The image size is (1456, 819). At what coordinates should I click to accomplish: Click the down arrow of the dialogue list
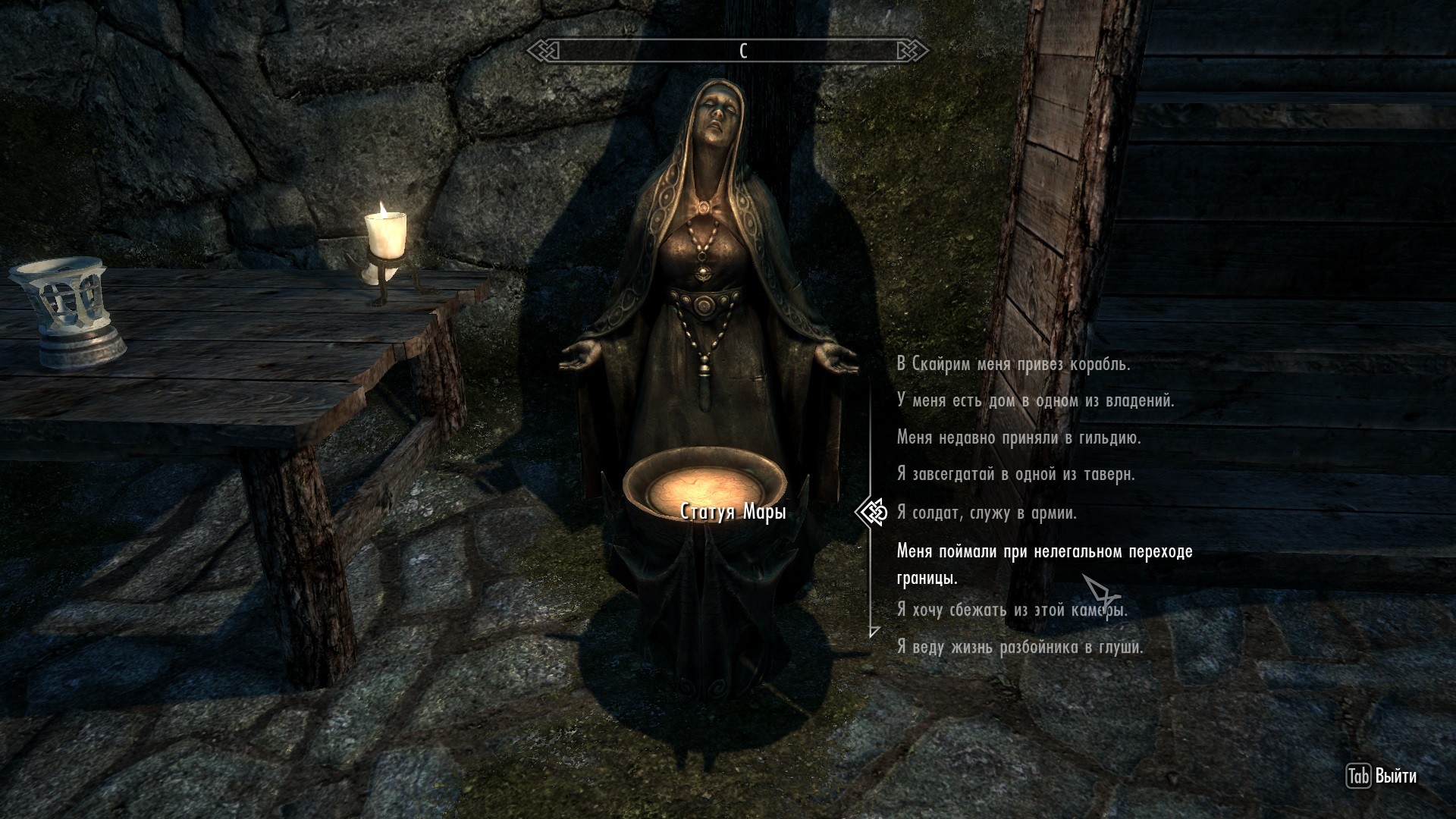tap(874, 631)
